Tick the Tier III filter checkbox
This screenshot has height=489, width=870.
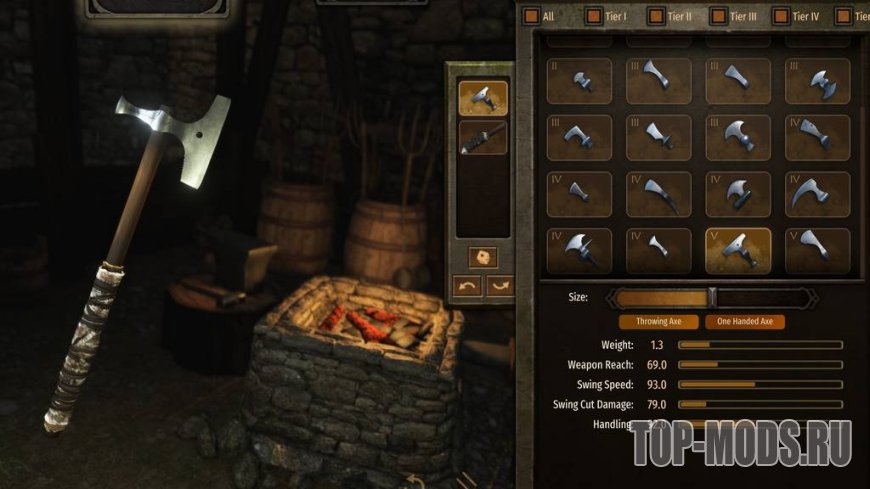click(x=718, y=16)
